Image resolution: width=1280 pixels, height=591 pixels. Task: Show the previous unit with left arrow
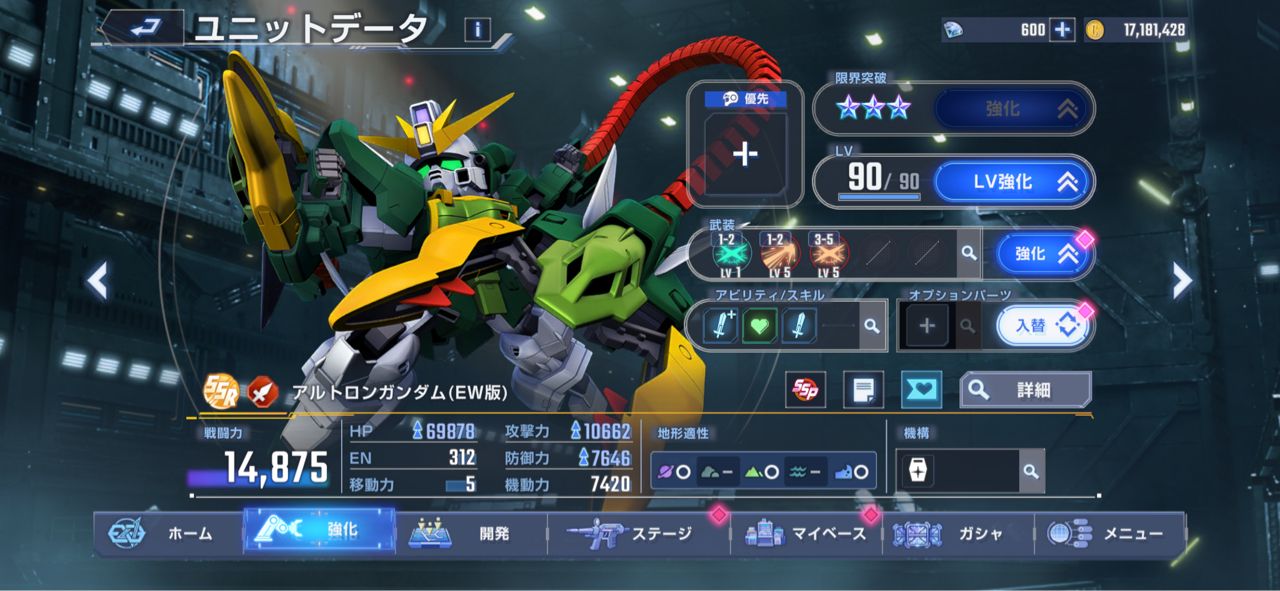click(97, 281)
